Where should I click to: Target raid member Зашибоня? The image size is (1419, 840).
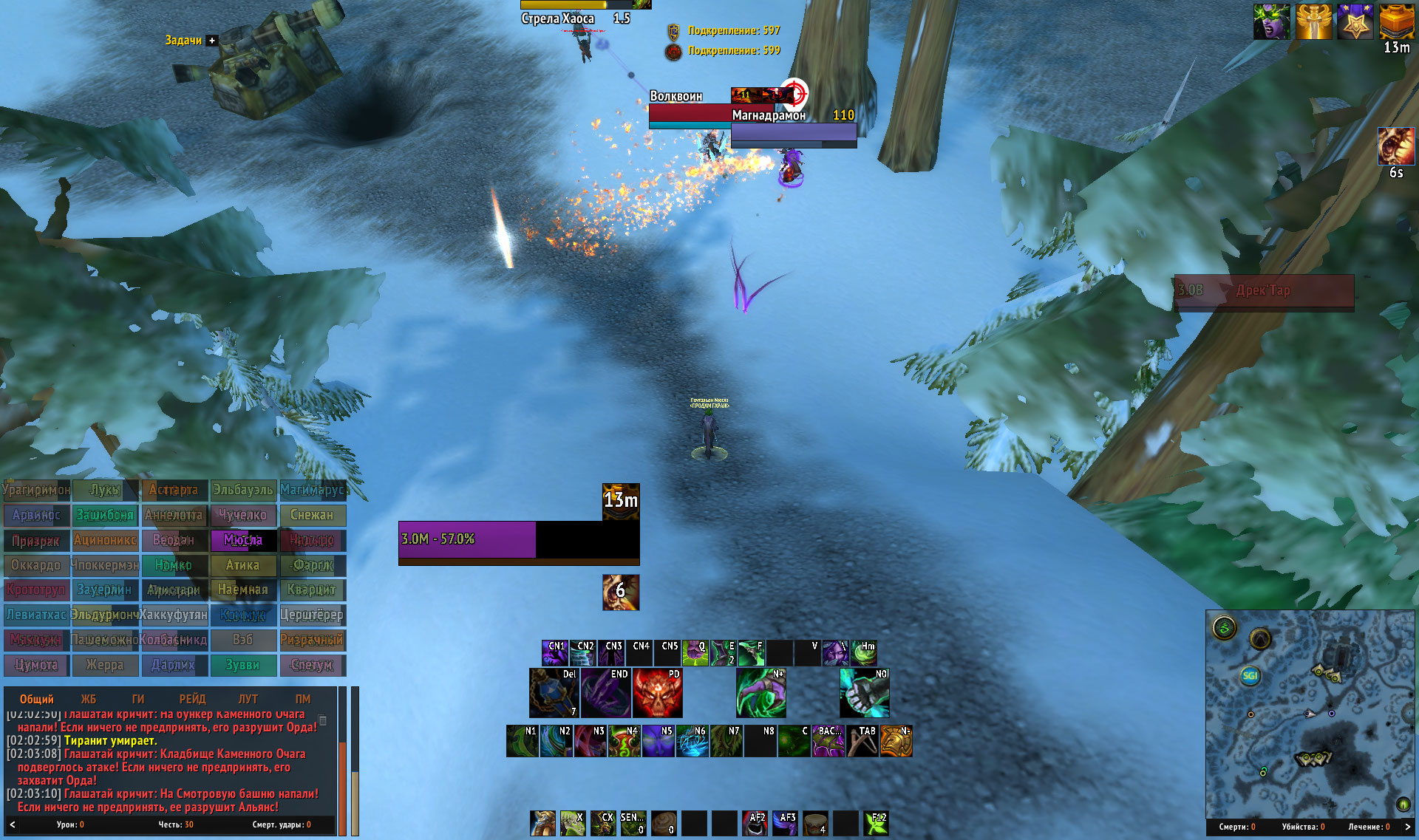(105, 515)
